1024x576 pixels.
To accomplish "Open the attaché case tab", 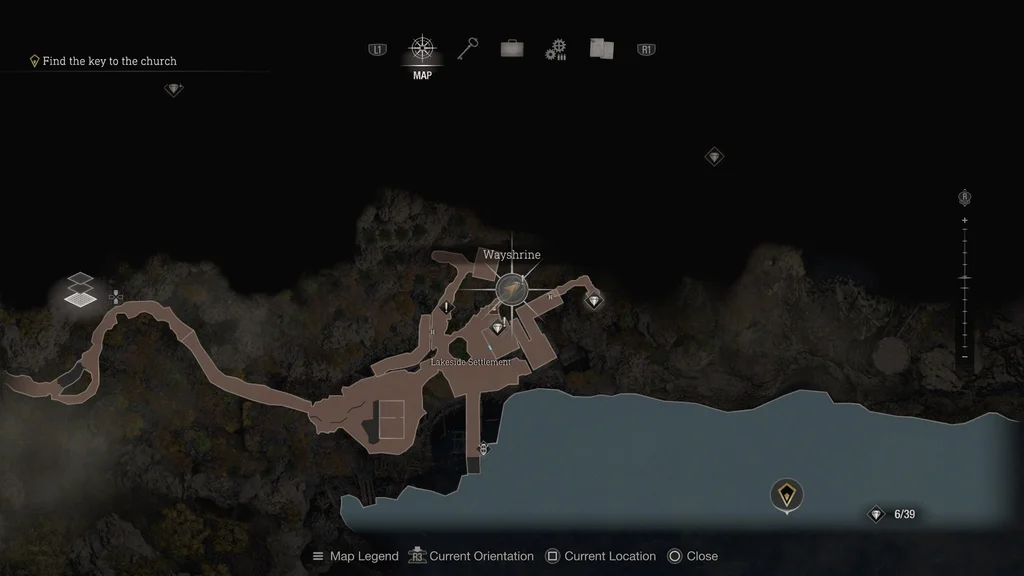I will point(512,48).
